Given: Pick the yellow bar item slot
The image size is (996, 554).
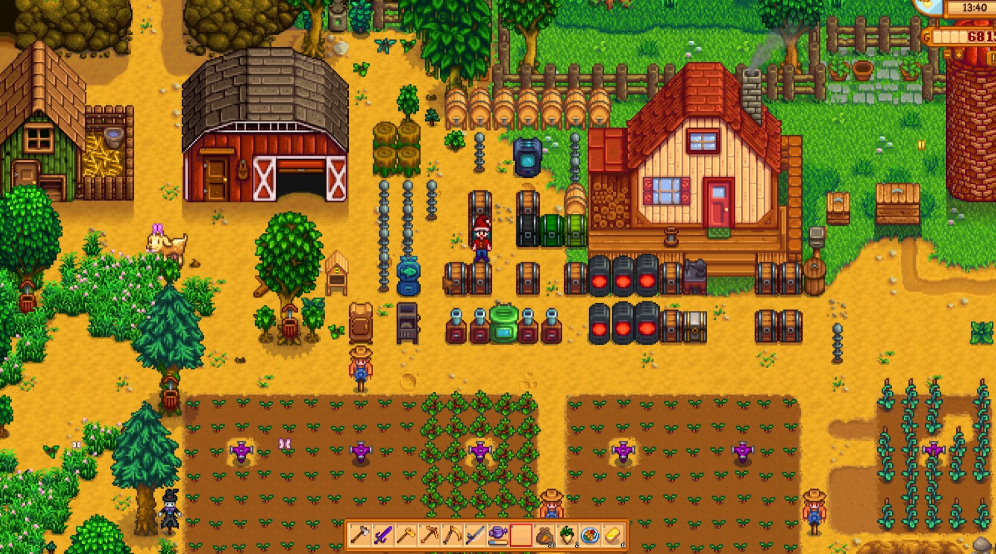Looking at the screenshot, I should 613,536.
